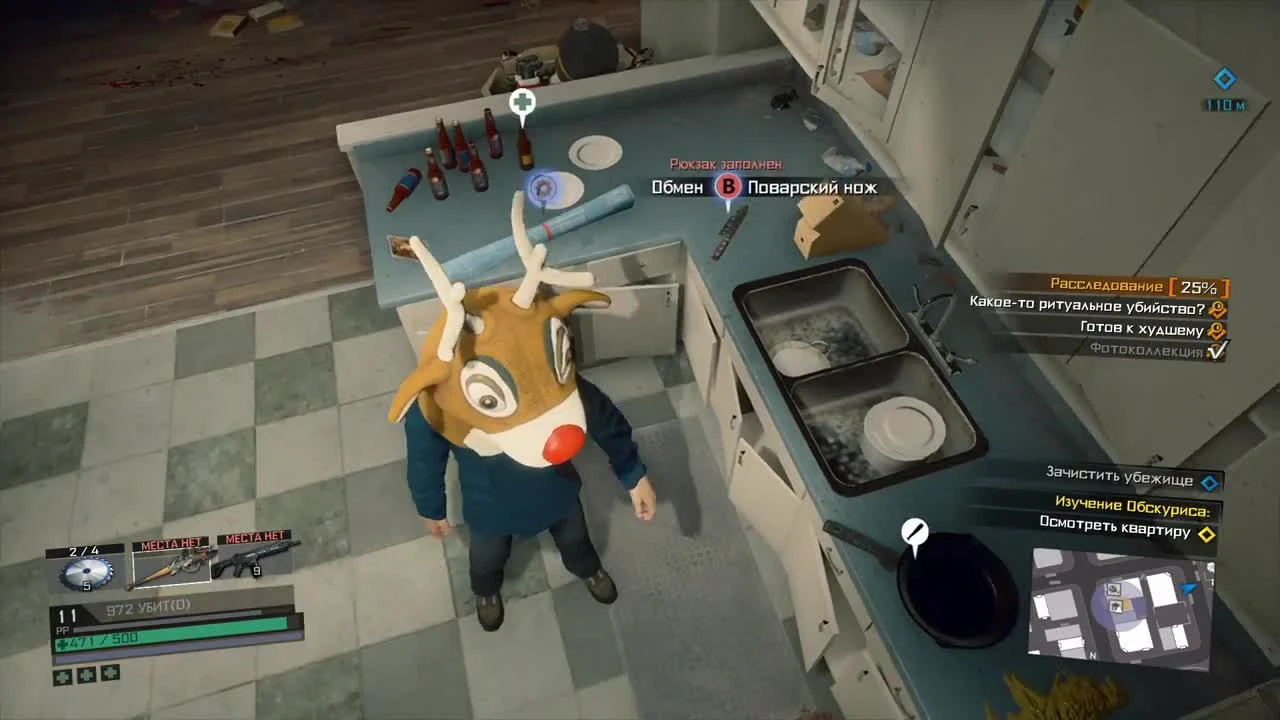This screenshot has width=1280, height=720.
Task: Click the green health cross pickup marker above counter
Action: point(520,103)
